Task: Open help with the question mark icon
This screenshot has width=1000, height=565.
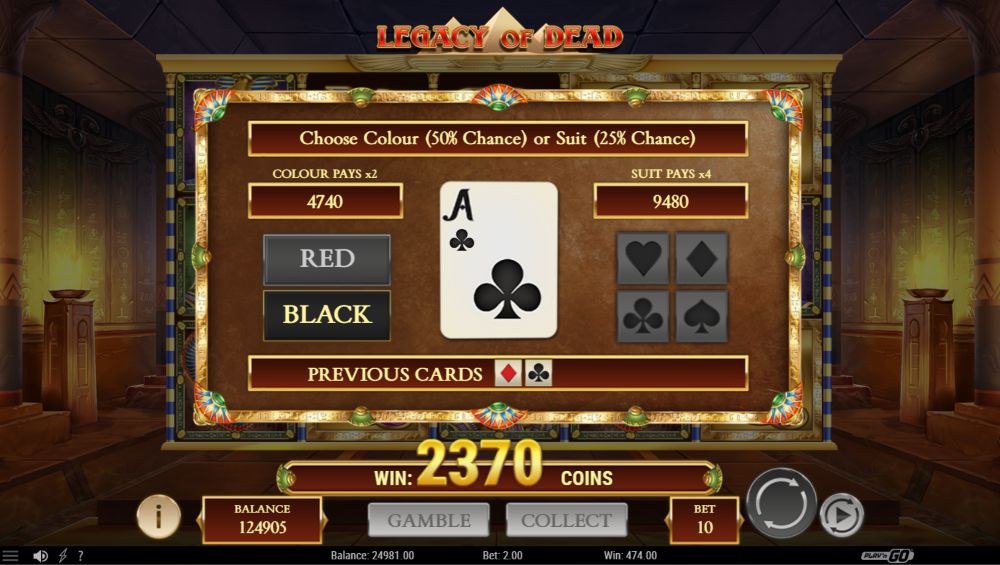Action: coord(80,556)
